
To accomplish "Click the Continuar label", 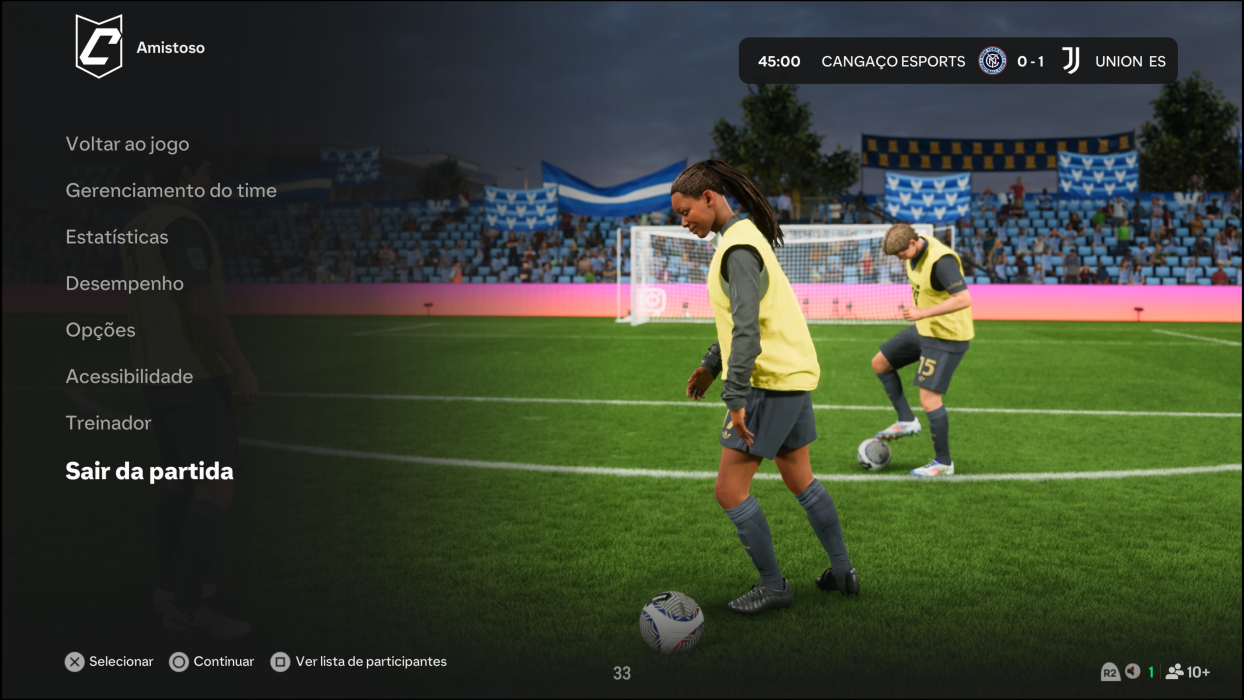I will click(x=223, y=661).
